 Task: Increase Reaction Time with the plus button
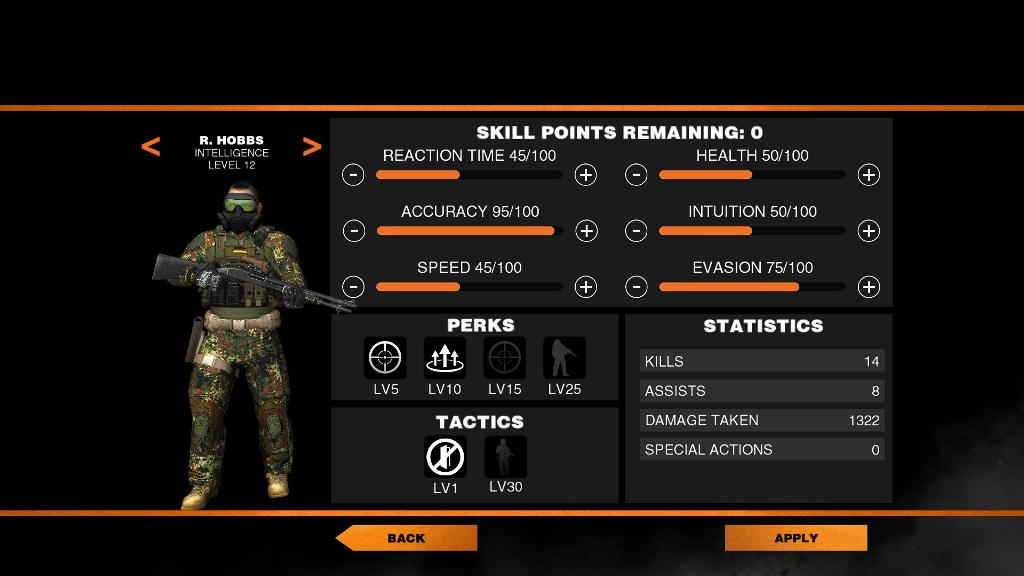tap(586, 175)
